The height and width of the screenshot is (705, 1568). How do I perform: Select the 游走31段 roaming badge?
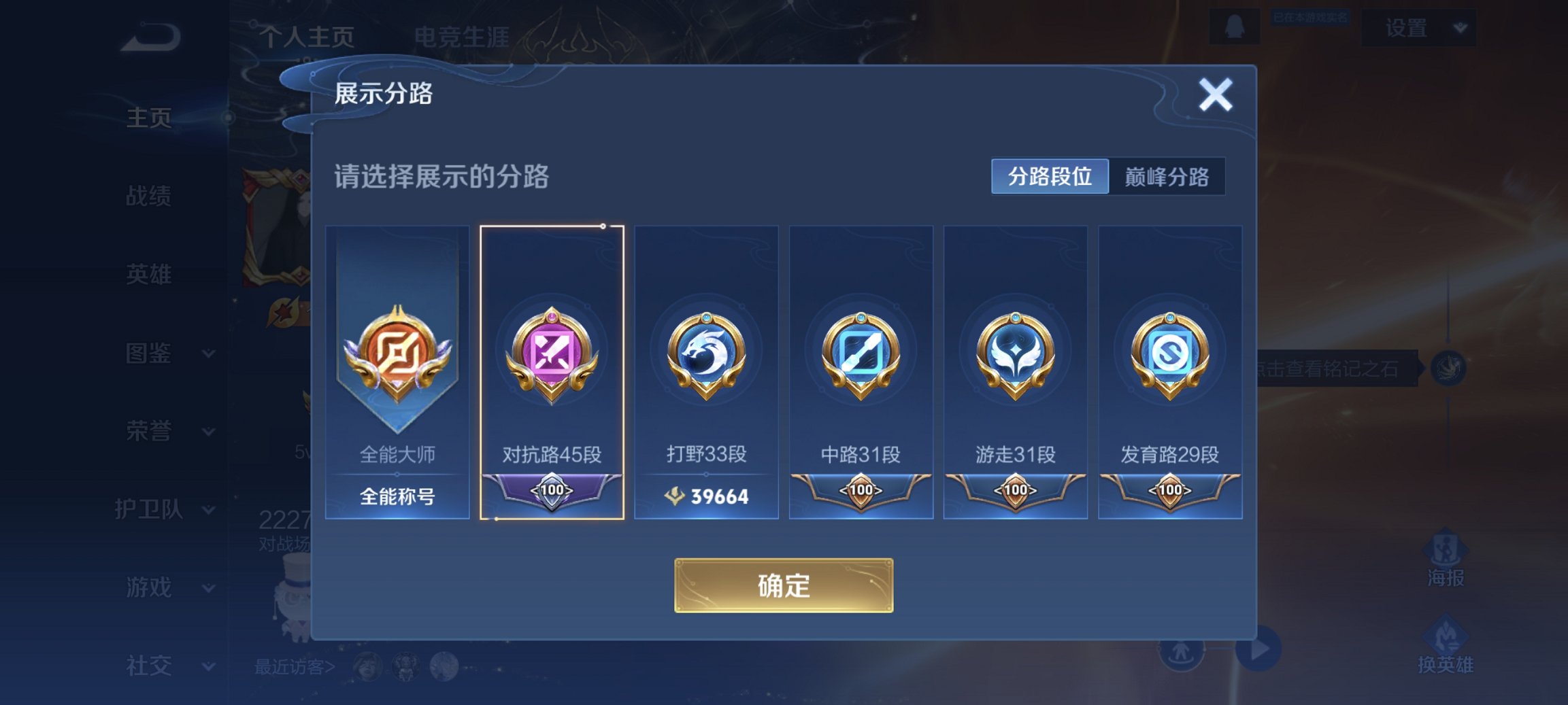pos(1016,374)
